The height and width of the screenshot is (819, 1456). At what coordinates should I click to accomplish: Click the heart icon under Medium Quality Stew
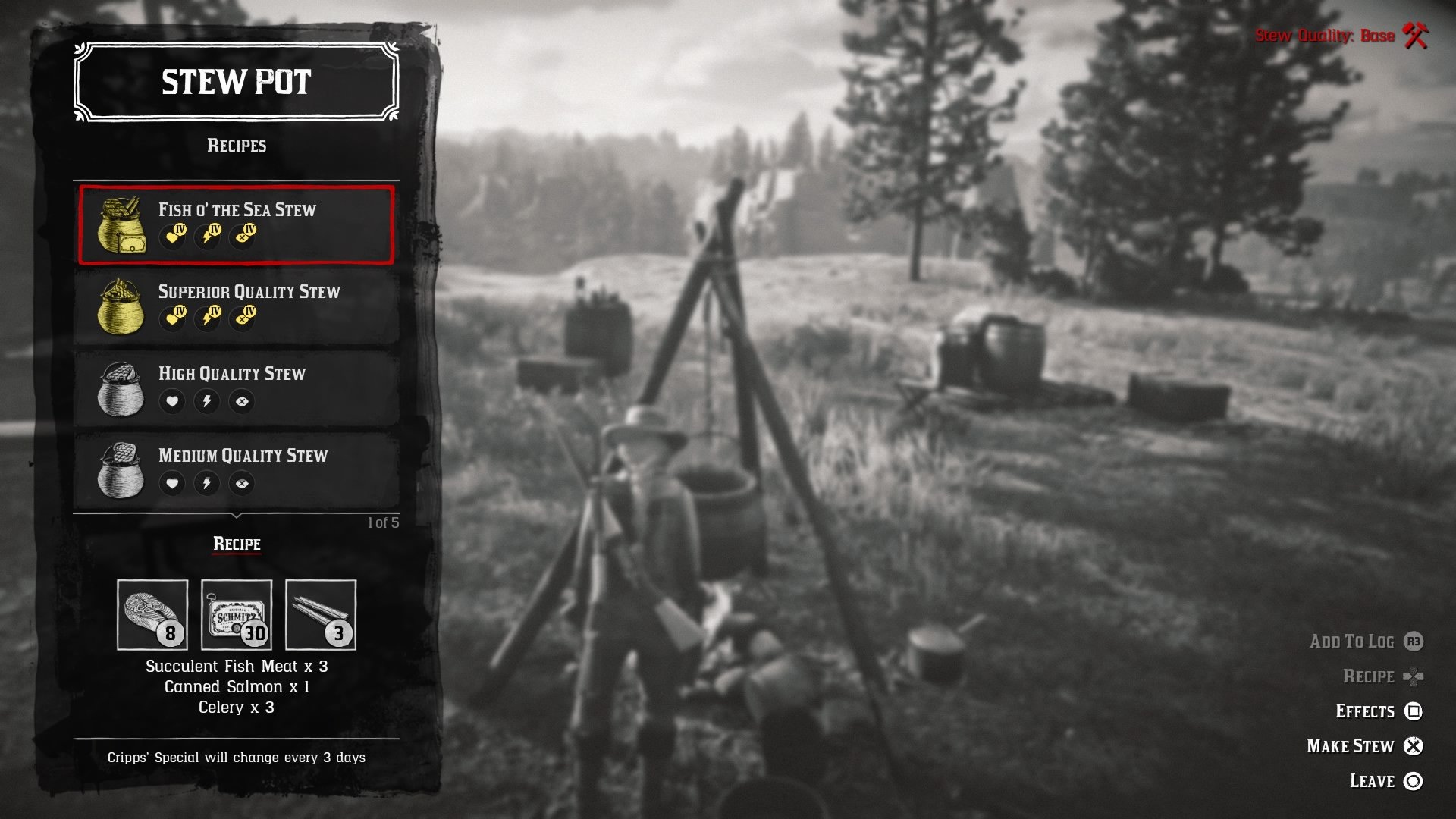point(172,483)
